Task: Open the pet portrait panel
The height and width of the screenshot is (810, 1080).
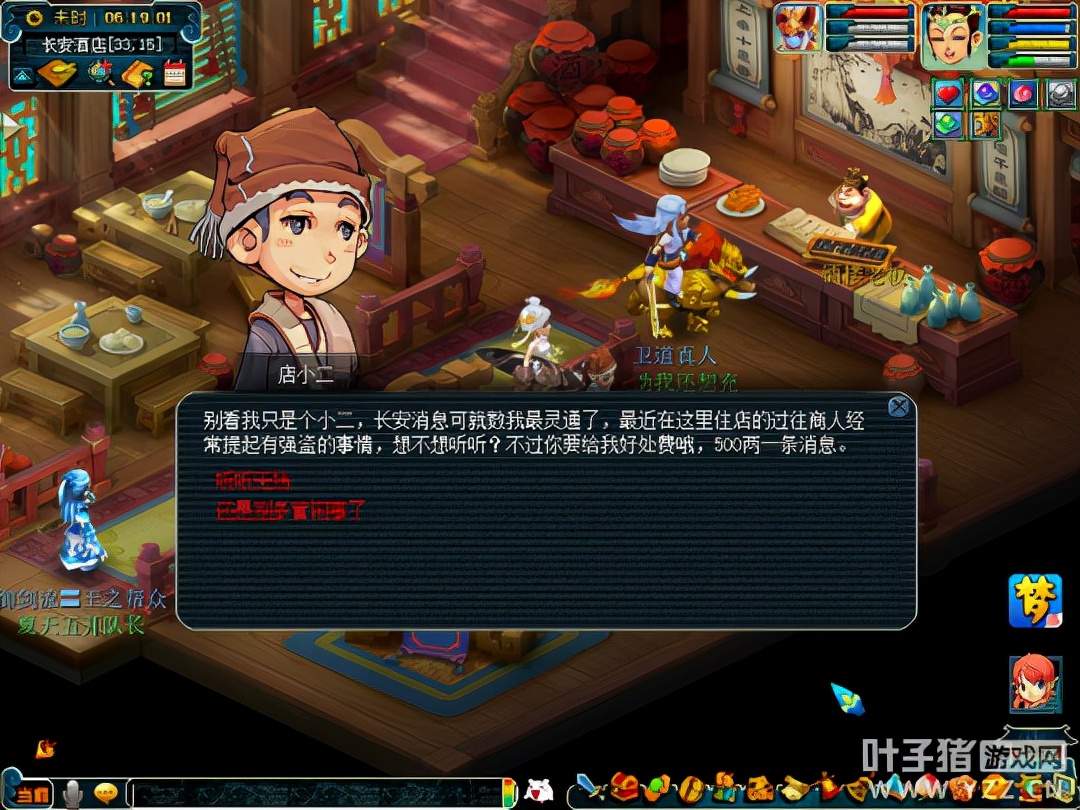Action: pos(797,27)
